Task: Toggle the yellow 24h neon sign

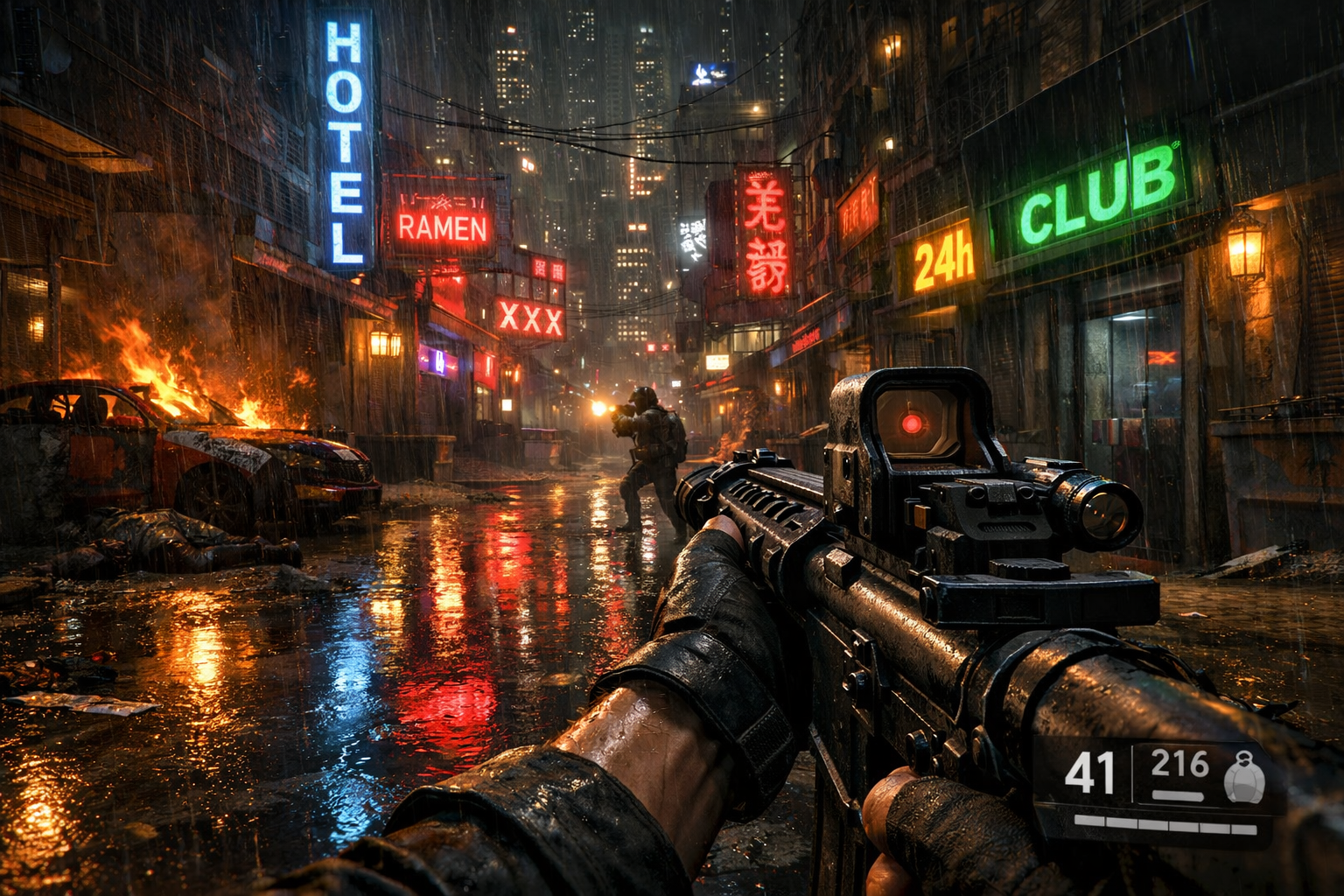Action: click(945, 258)
